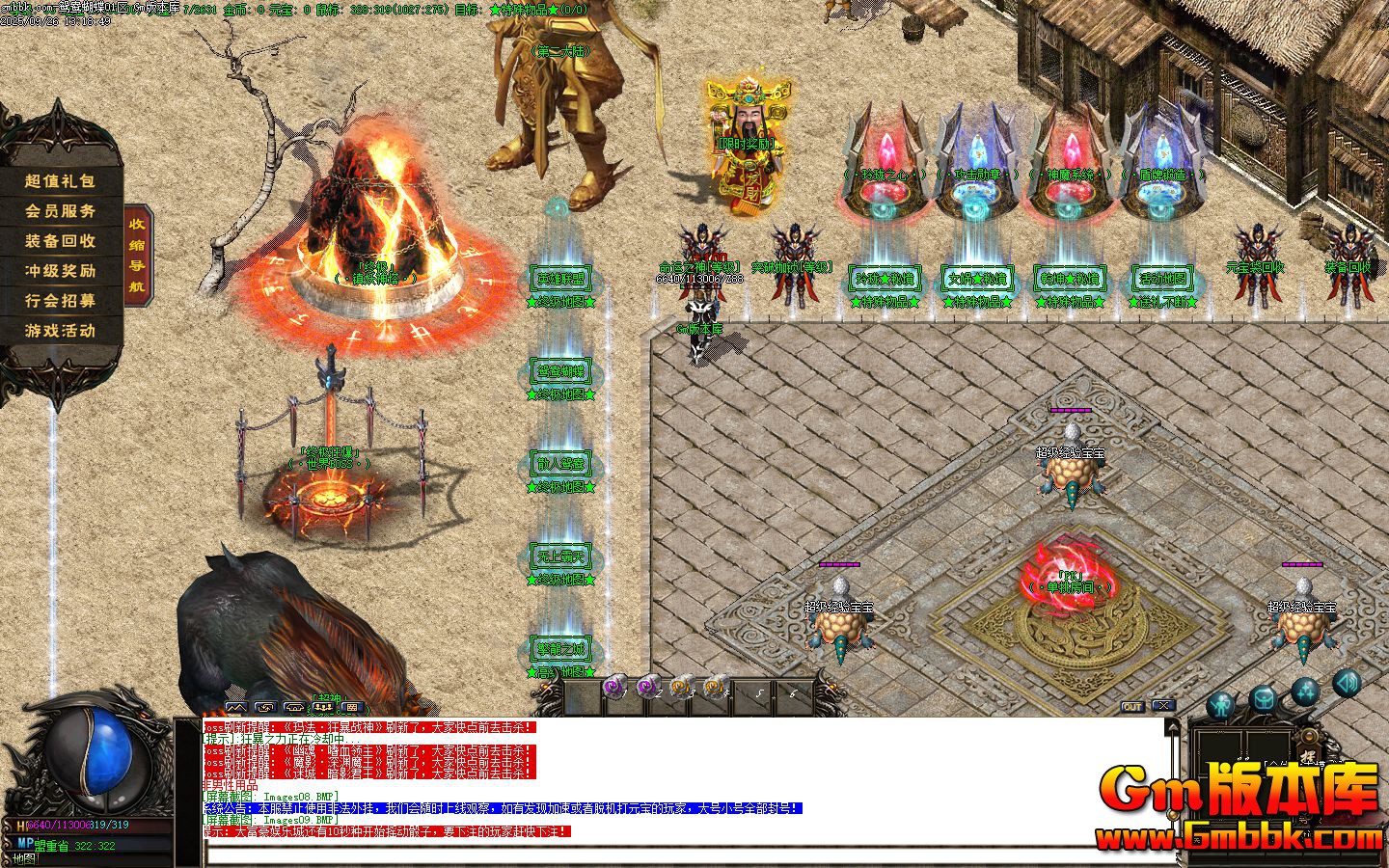Click the chat text input bar

pyautogui.click(x=675, y=854)
